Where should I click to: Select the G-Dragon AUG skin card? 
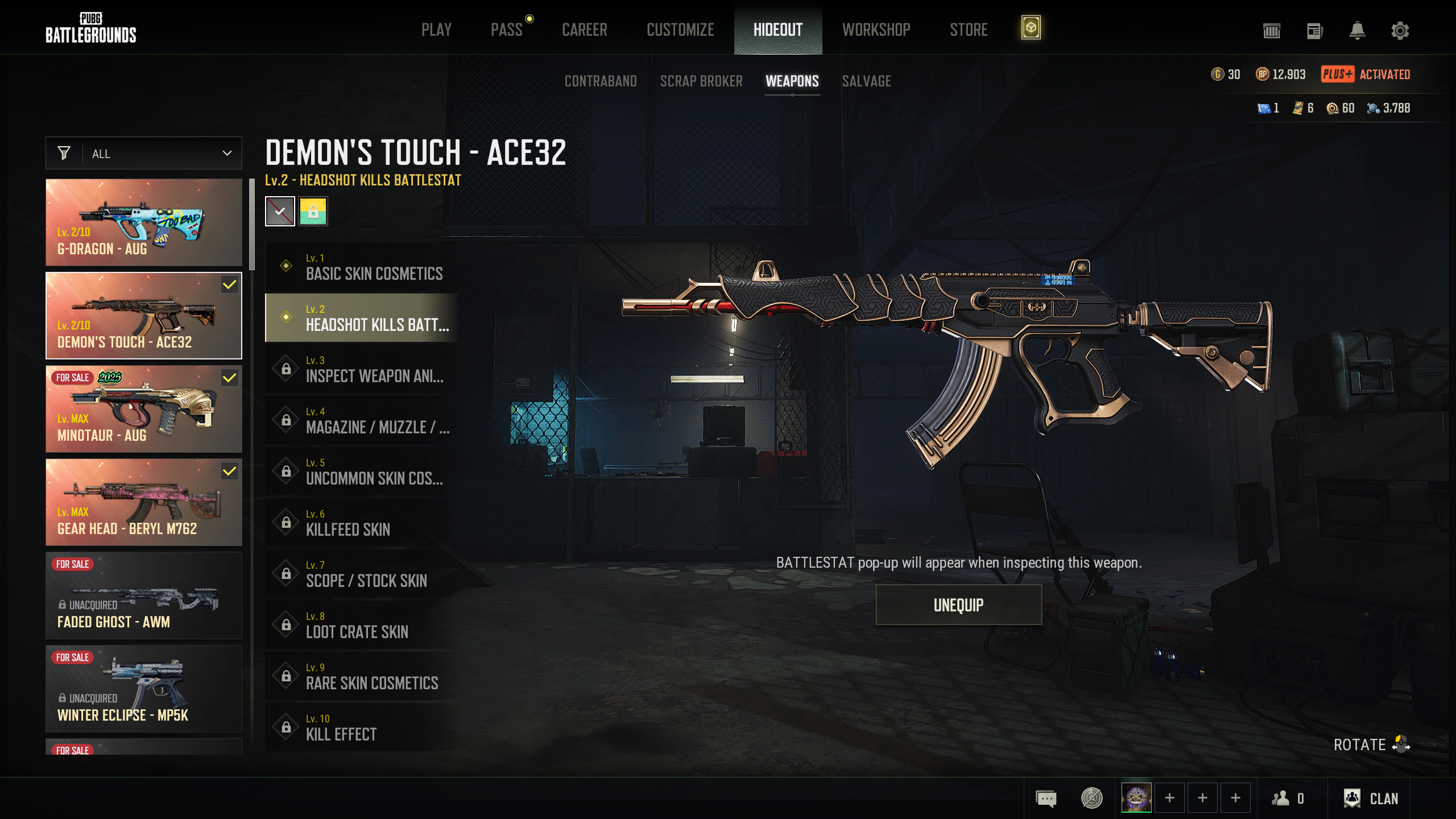(144, 222)
